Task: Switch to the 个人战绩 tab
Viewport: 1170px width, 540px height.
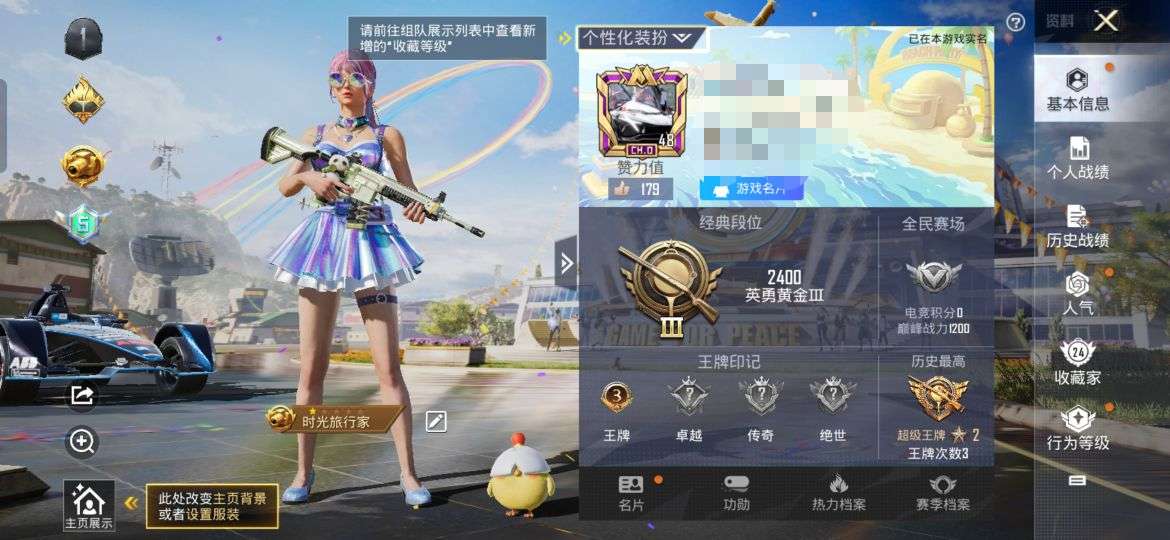Action: (x=1077, y=158)
